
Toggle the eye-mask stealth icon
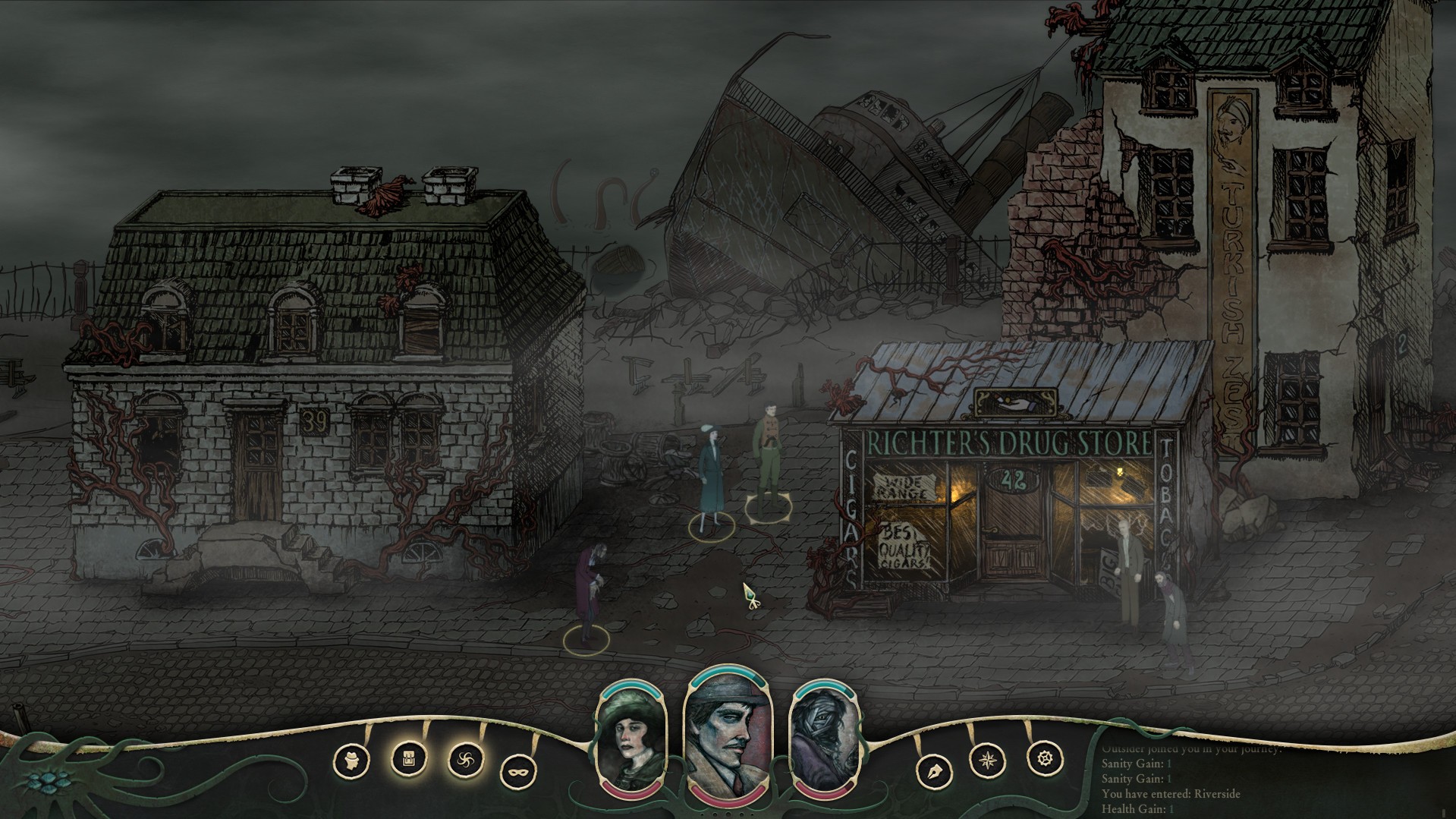pos(519,773)
